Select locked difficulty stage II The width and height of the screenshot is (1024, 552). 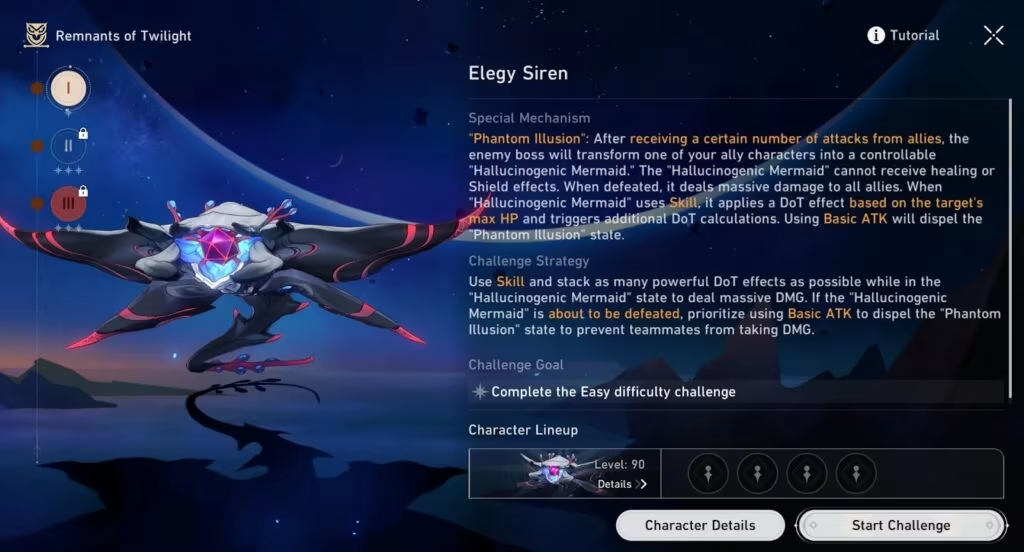pos(68,146)
